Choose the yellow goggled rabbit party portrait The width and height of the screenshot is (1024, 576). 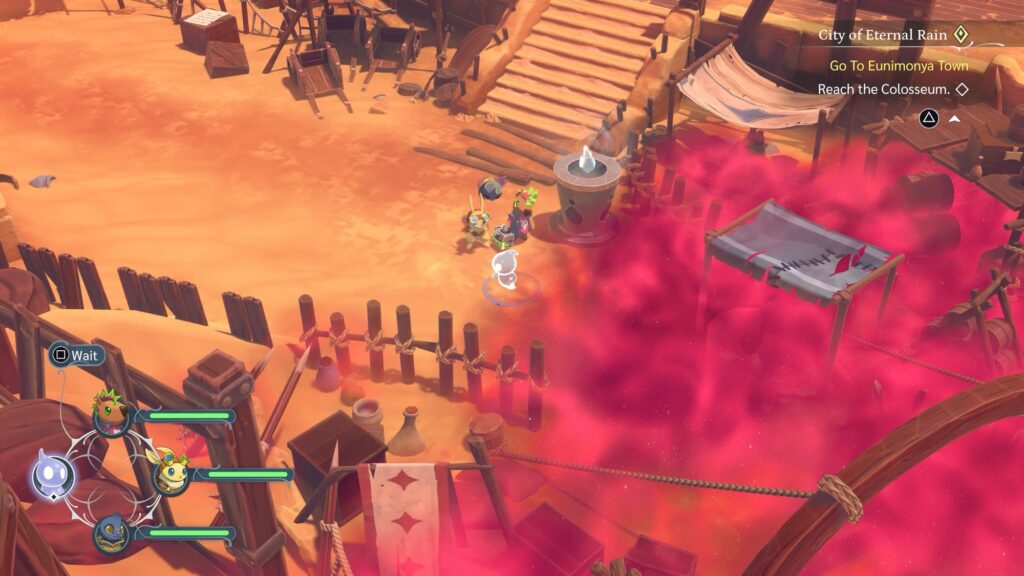tap(171, 471)
